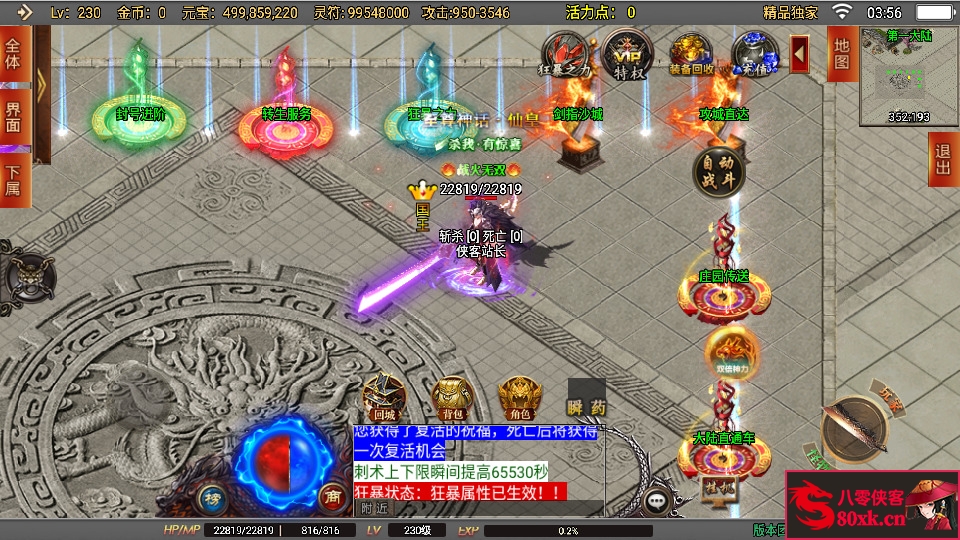Screen dimensions: 960x540
Task: Open chat with speech bubble icon
Action: click(657, 500)
